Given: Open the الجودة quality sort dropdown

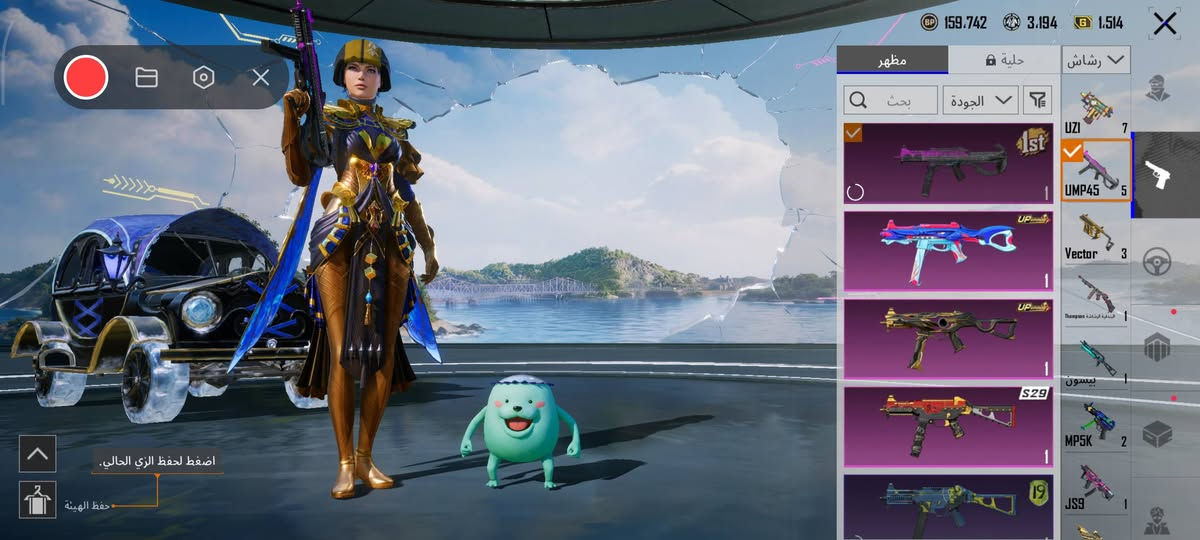Looking at the screenshot, I should (x=980, y=100).
